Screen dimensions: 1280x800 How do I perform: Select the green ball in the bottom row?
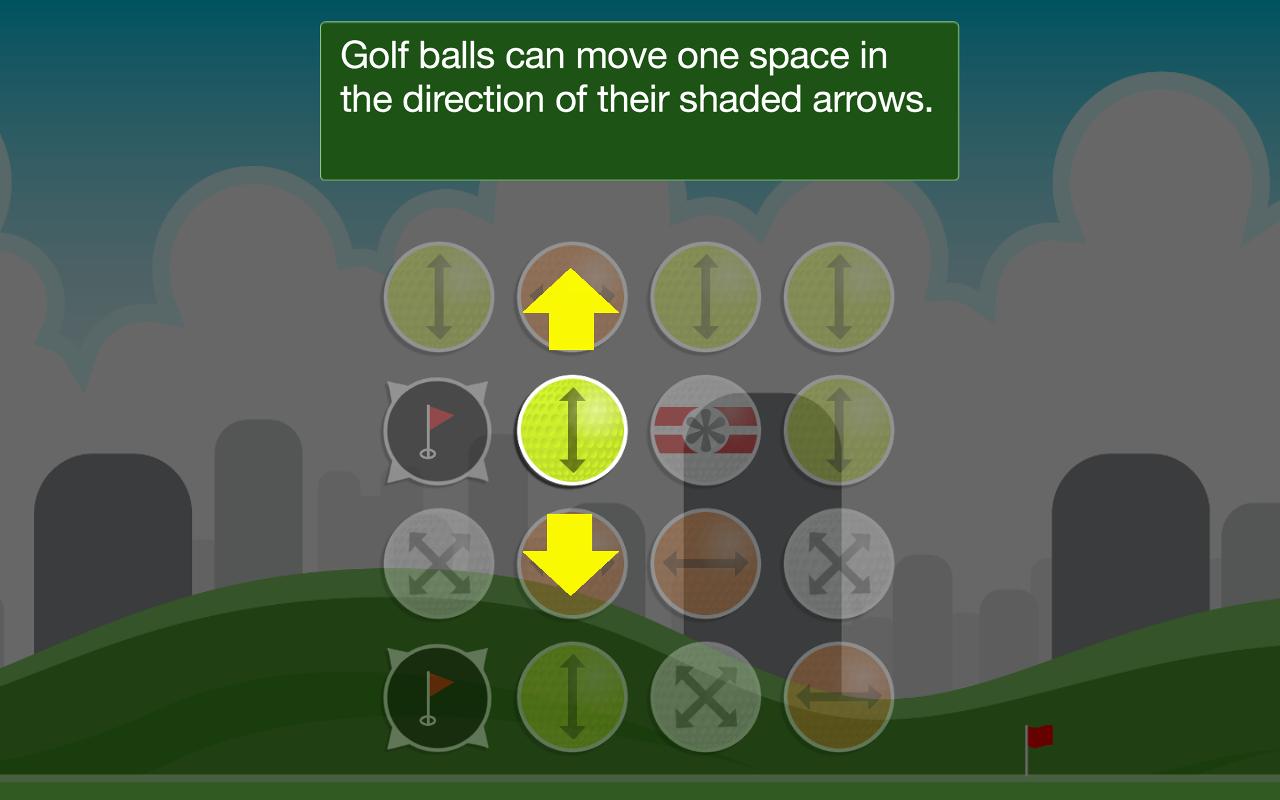point(572,697)
